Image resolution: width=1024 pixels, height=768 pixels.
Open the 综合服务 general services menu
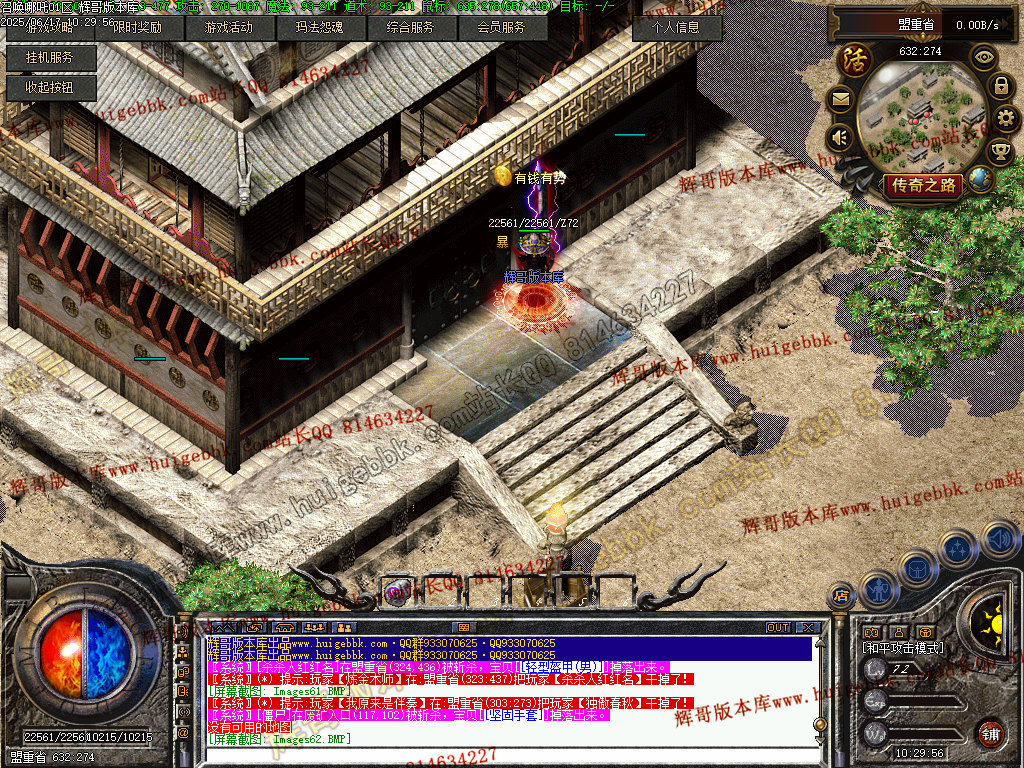pyautogui.click(x=410, y=28)
